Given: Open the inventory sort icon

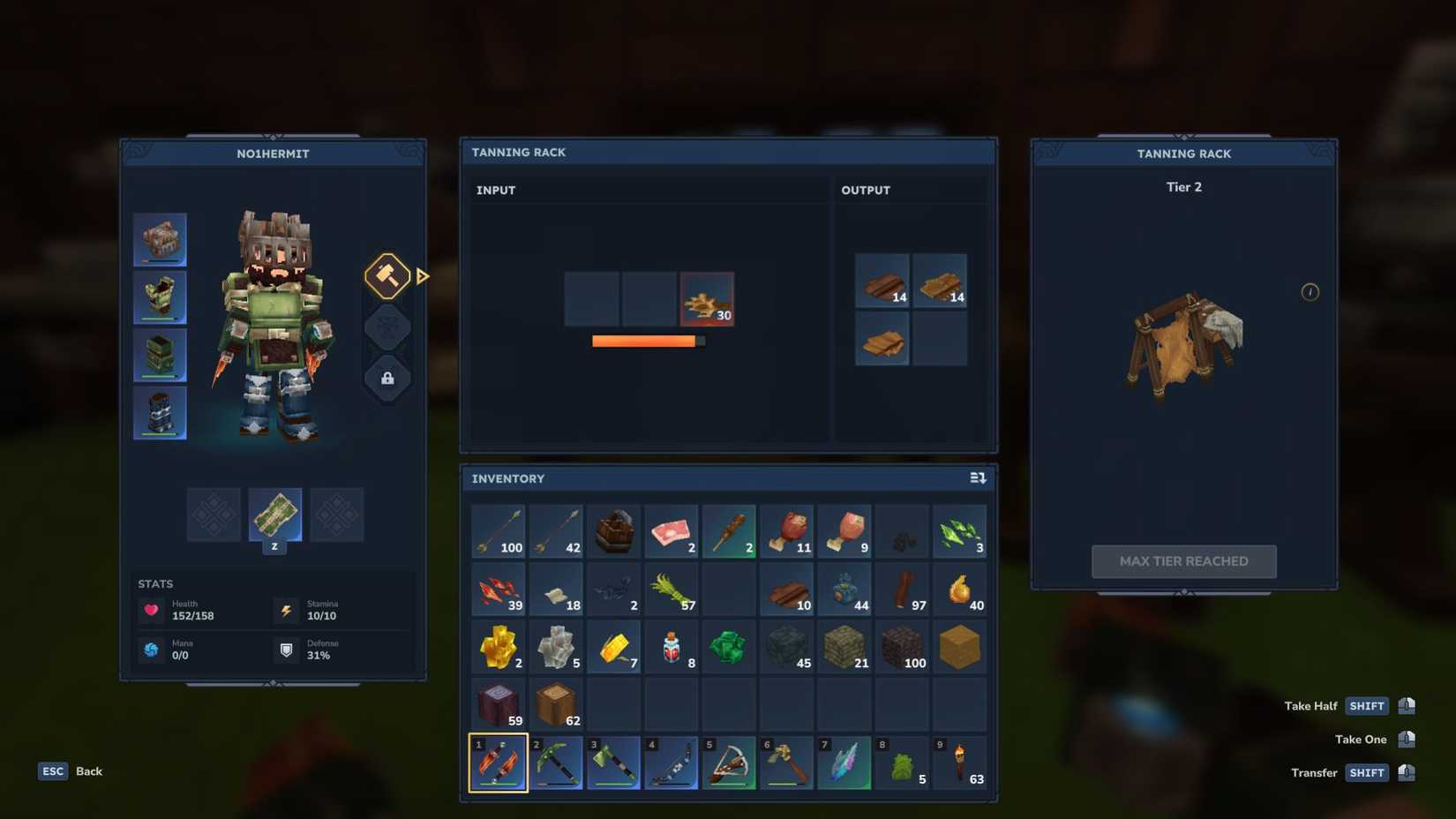Looking at the screenshot, I should pos(978,478).
